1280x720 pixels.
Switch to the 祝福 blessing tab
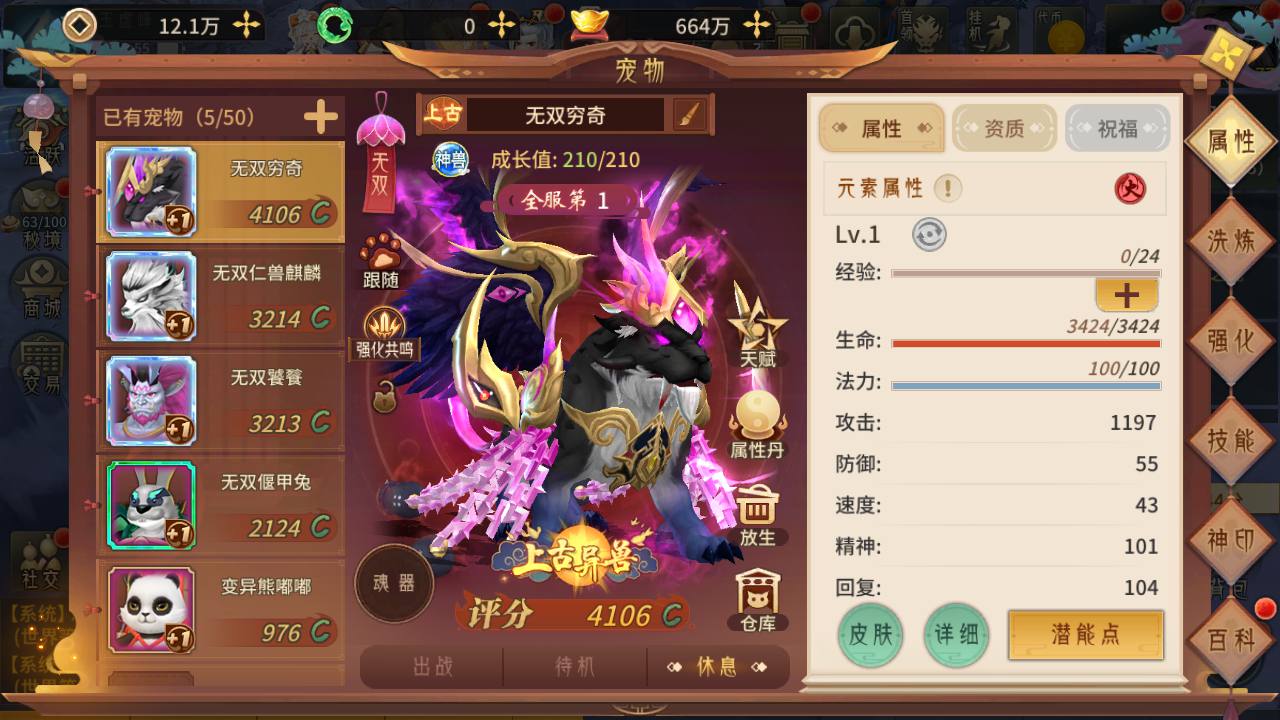(1117, 129)
